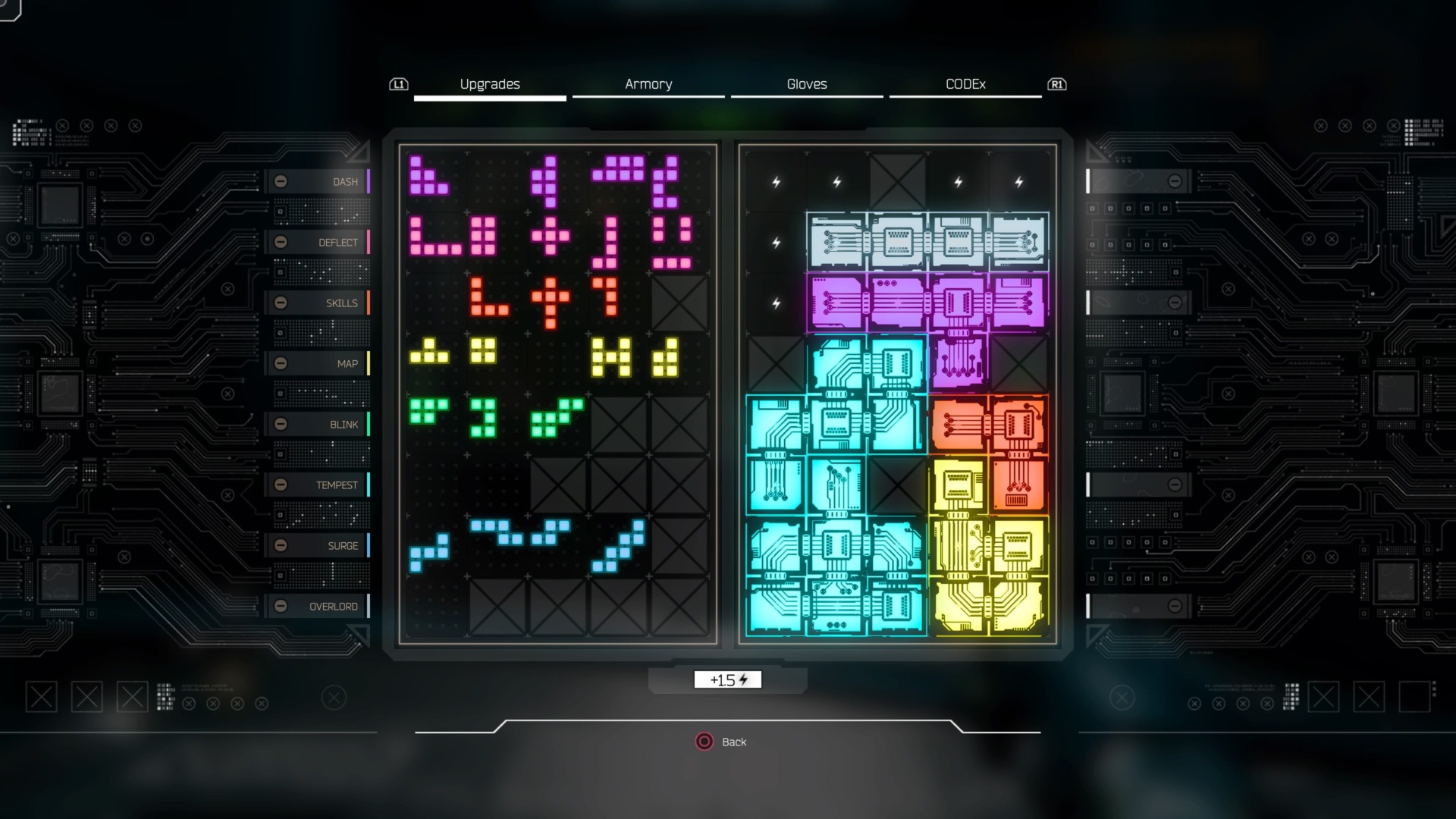Image resolution: width=1456 pixels, height=819 pixels.
Task: Collapse the OVERLORD section
Action: (x=283, y=606)
